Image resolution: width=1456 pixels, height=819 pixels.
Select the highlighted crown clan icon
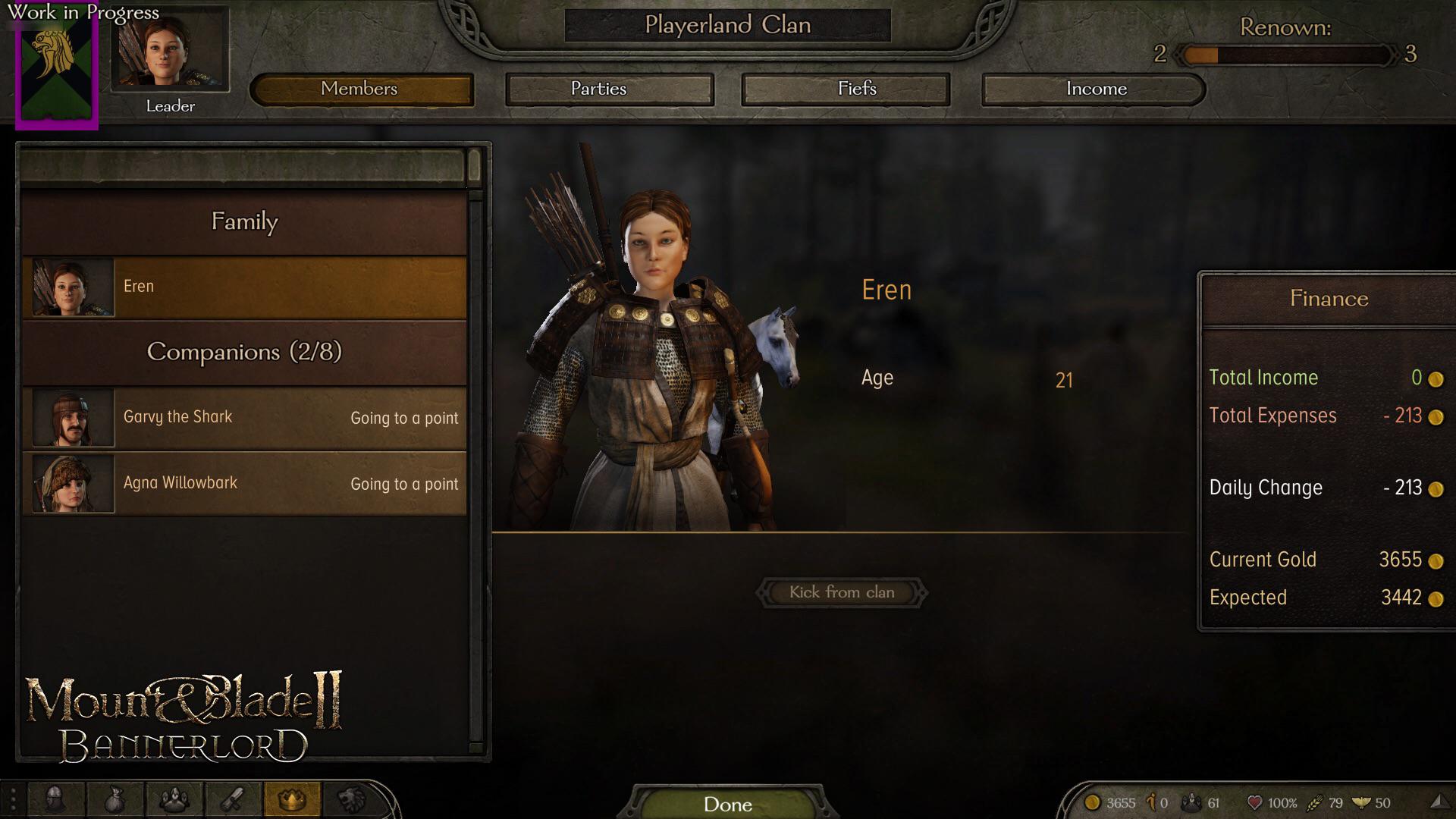pyautogui.click(x=293, y=800)
